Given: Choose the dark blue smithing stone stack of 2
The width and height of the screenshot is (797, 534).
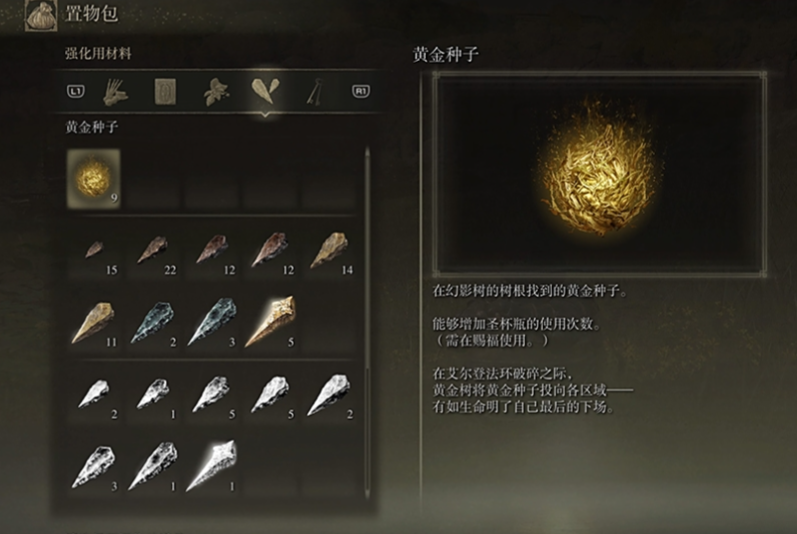Looking at the screenshot, I should (x=152, y=322).
